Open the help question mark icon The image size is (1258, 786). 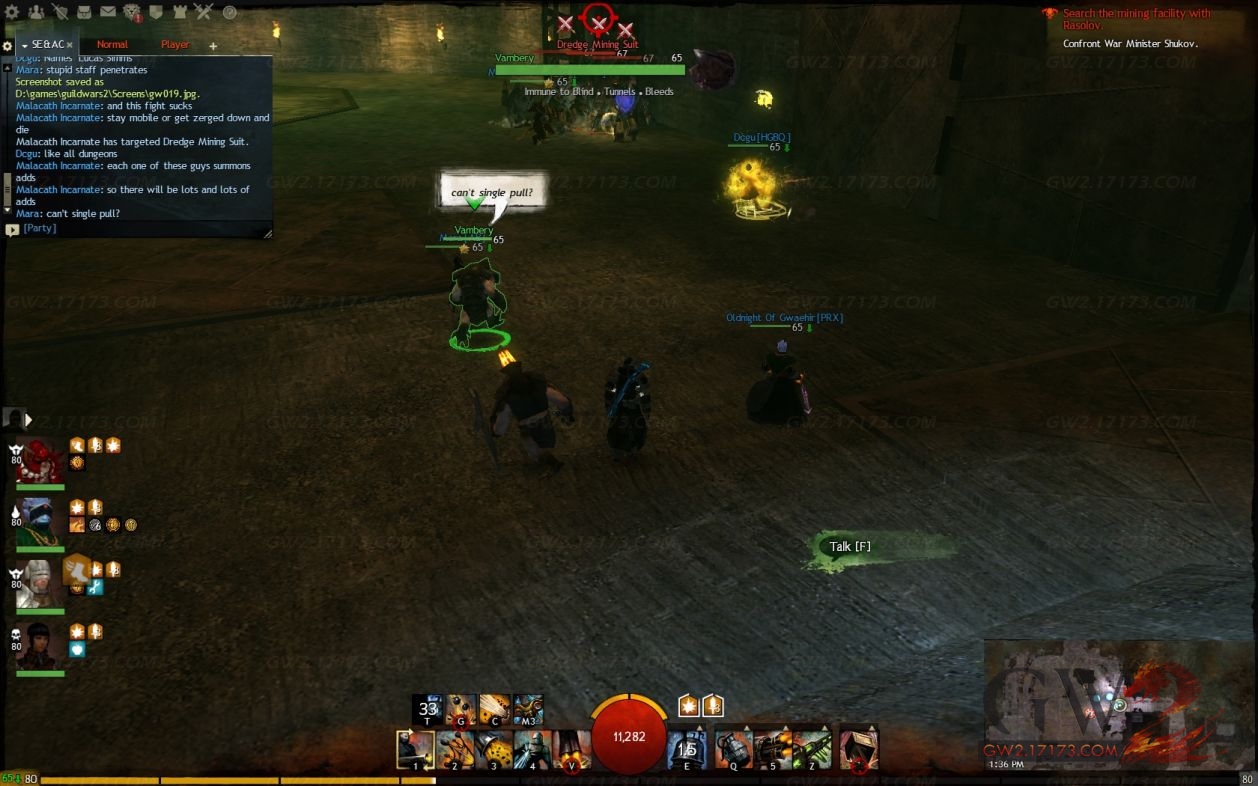click(230, 12)
